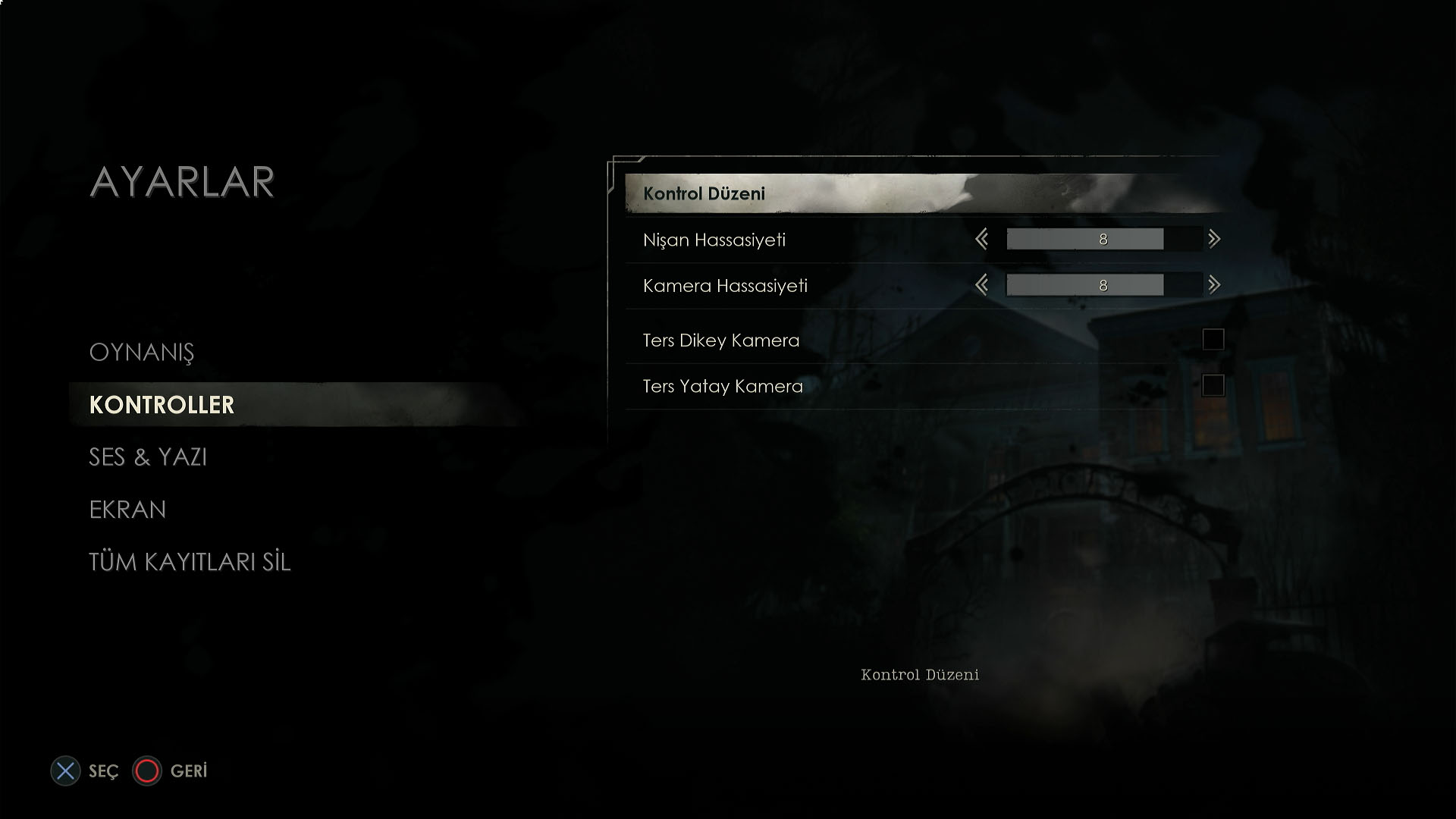Click the Nişan Hassasiyeti slider bar
The height and width of the screenshot is (819, 1456).
coord(1103,240)
